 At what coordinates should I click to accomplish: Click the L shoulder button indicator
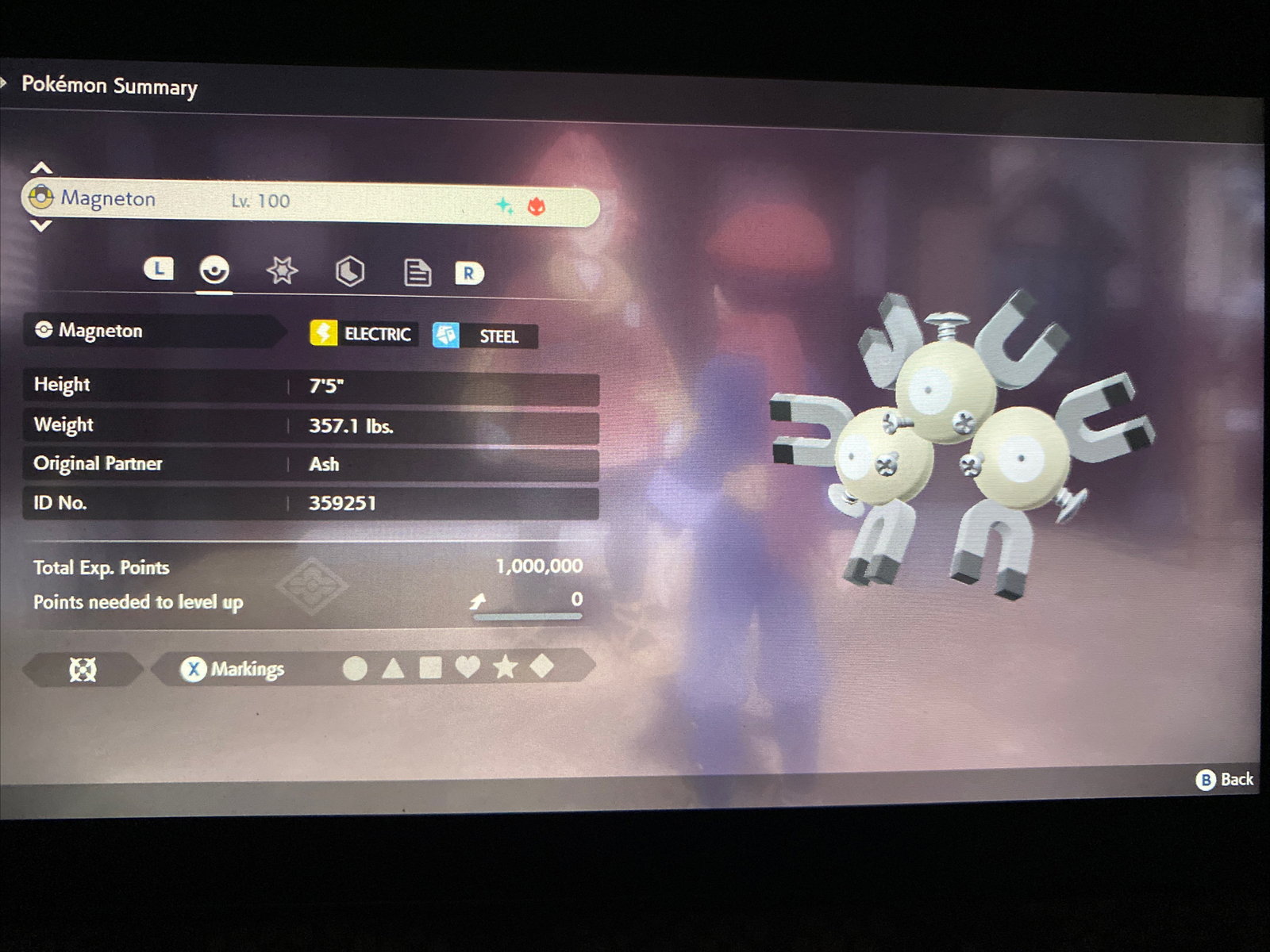(160, 270)
